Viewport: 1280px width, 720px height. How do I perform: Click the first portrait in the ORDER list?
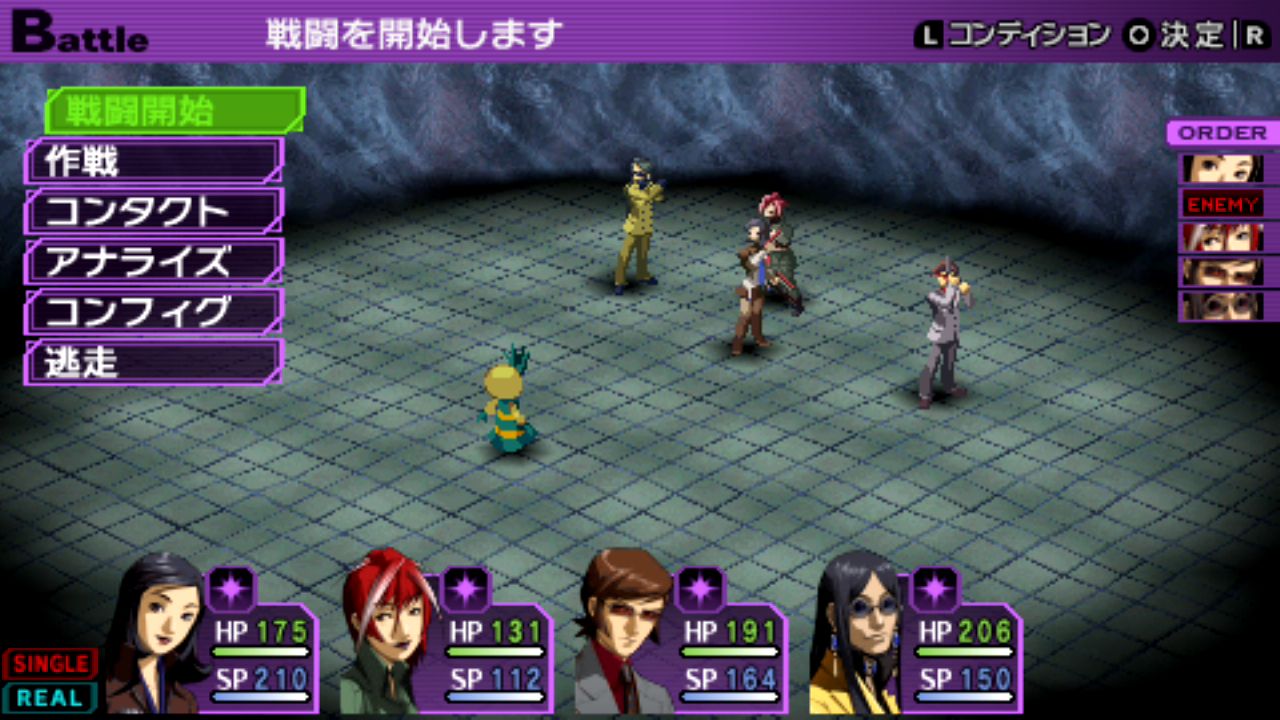pyautogui.click(x=1223, y=168)
